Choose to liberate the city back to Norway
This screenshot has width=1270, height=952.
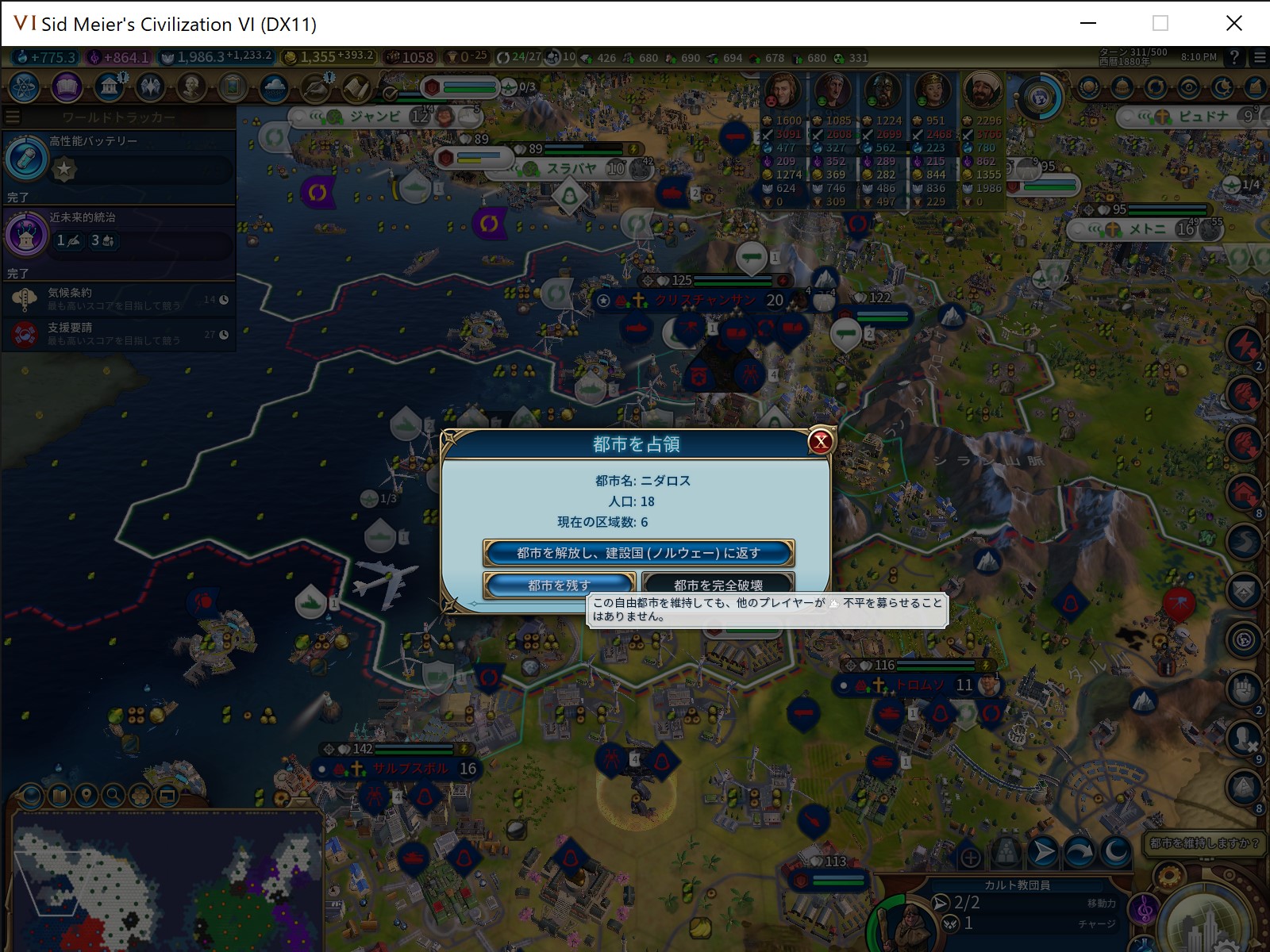point(640,553)
